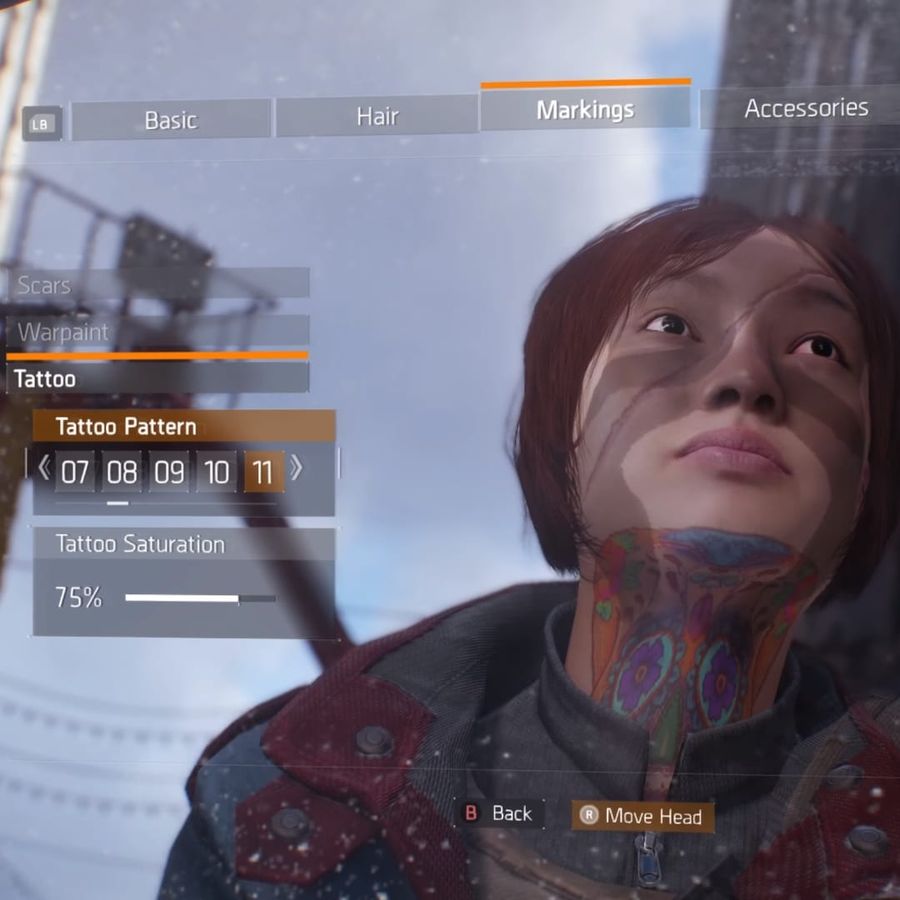Select the Tattoo category
The image size is (900, 900).
(x=158, y=379)
